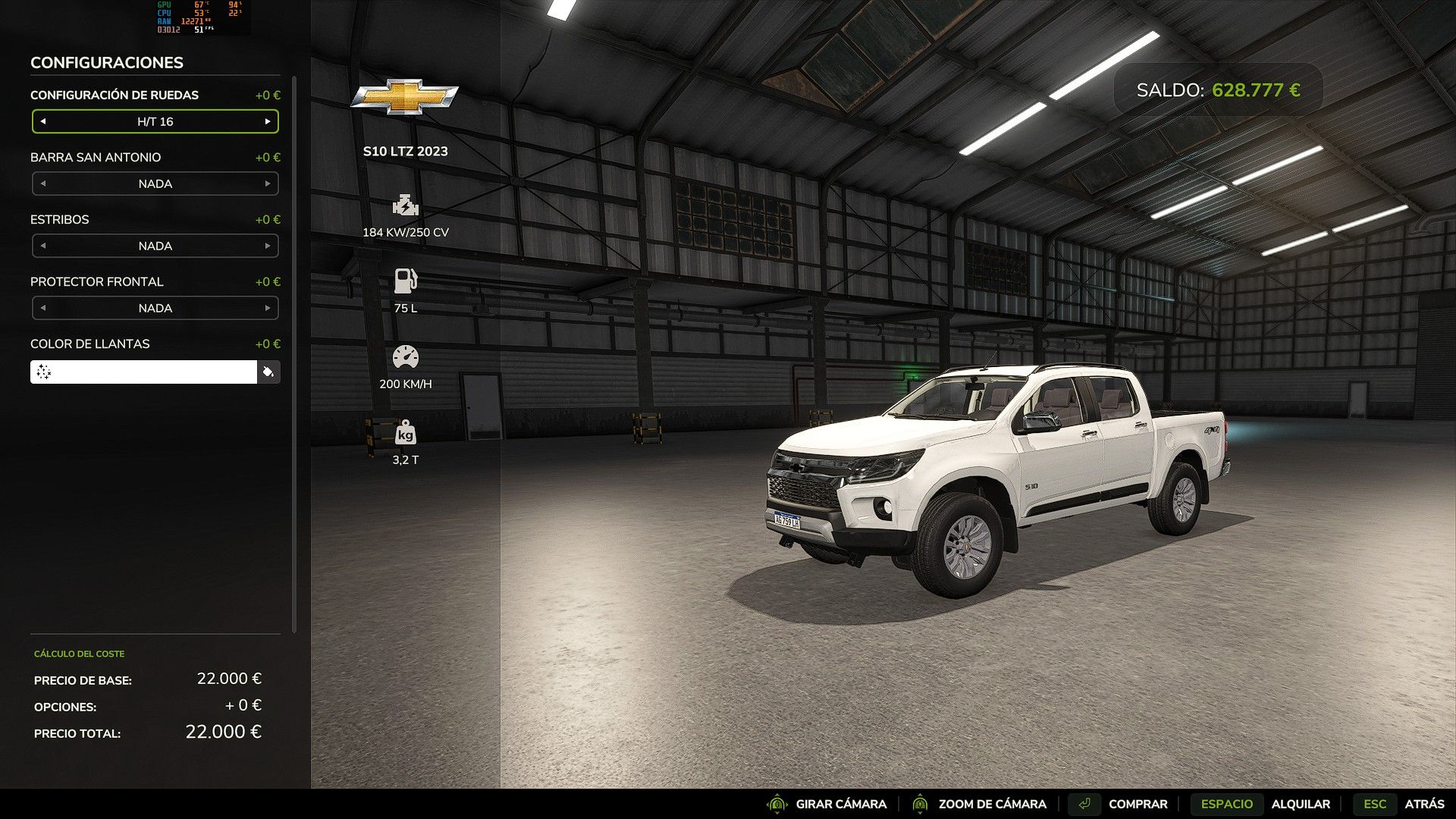Choose Alquilar to lease the pickup
The image size is (1456, 819).
point(1300,804)
